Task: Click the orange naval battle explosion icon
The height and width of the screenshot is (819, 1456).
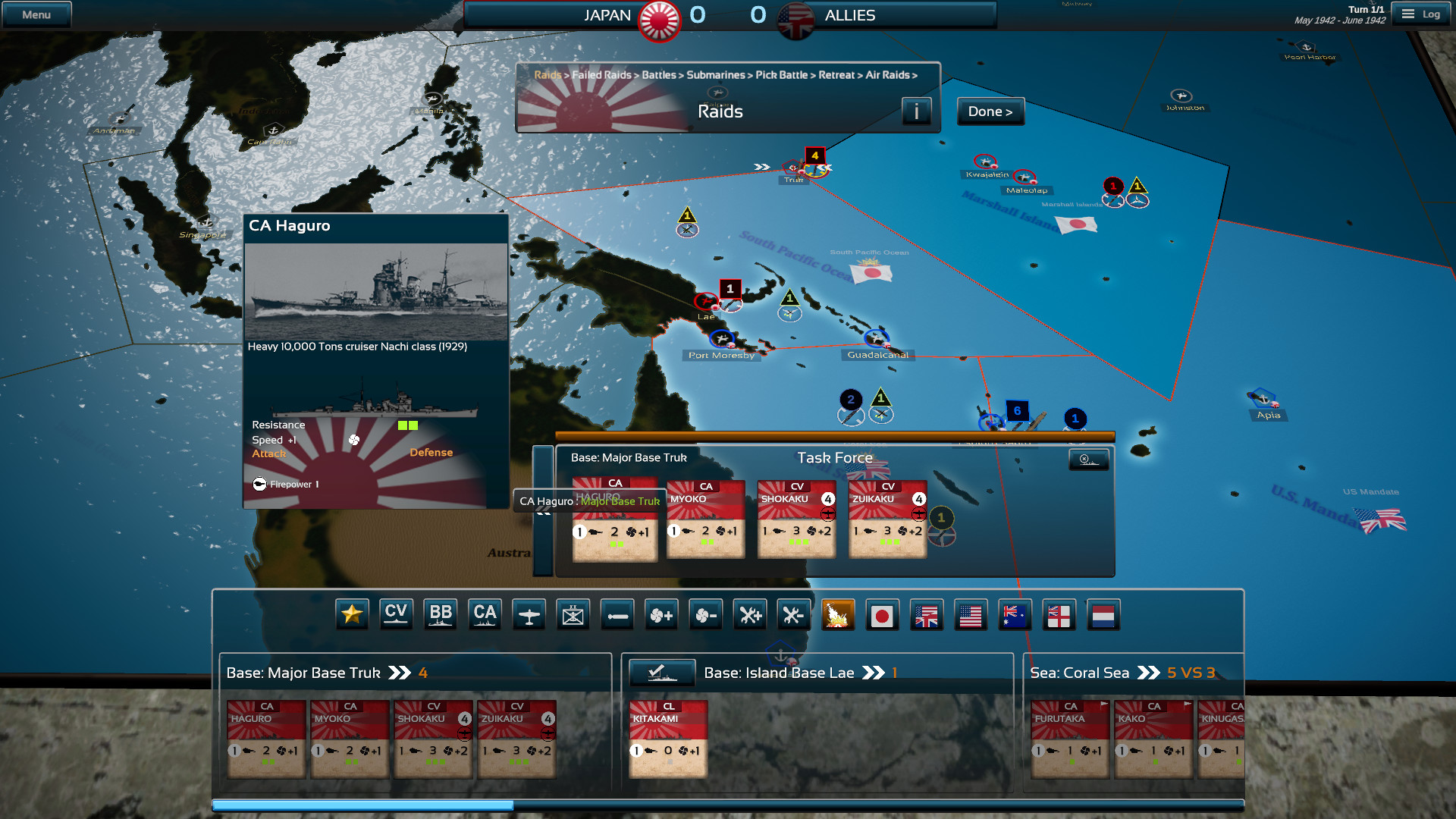Action: [837, 614]
